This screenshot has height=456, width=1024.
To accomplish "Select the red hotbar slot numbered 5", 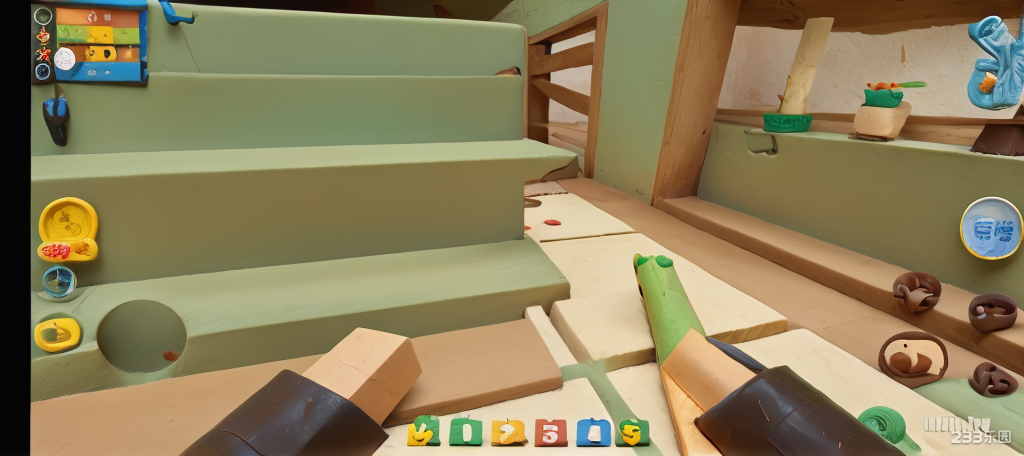I will coord(550,433).
